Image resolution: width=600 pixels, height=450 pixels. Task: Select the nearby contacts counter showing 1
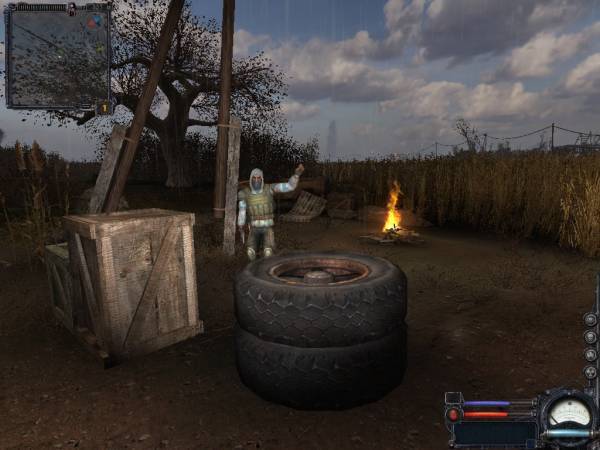click(x=103, y=107)
